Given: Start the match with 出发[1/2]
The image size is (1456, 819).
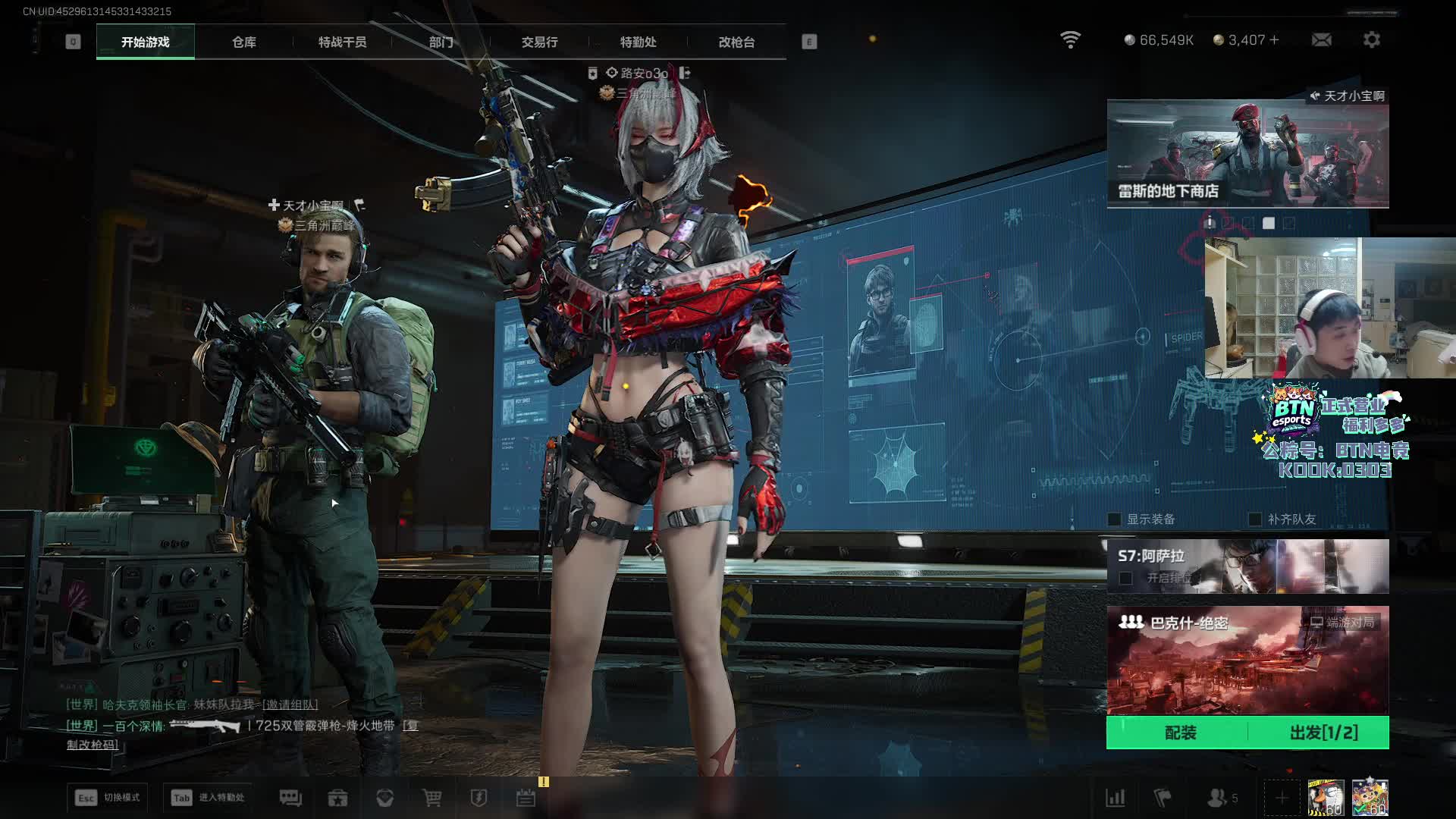Looking at the screenshot, I should 1323,733.
